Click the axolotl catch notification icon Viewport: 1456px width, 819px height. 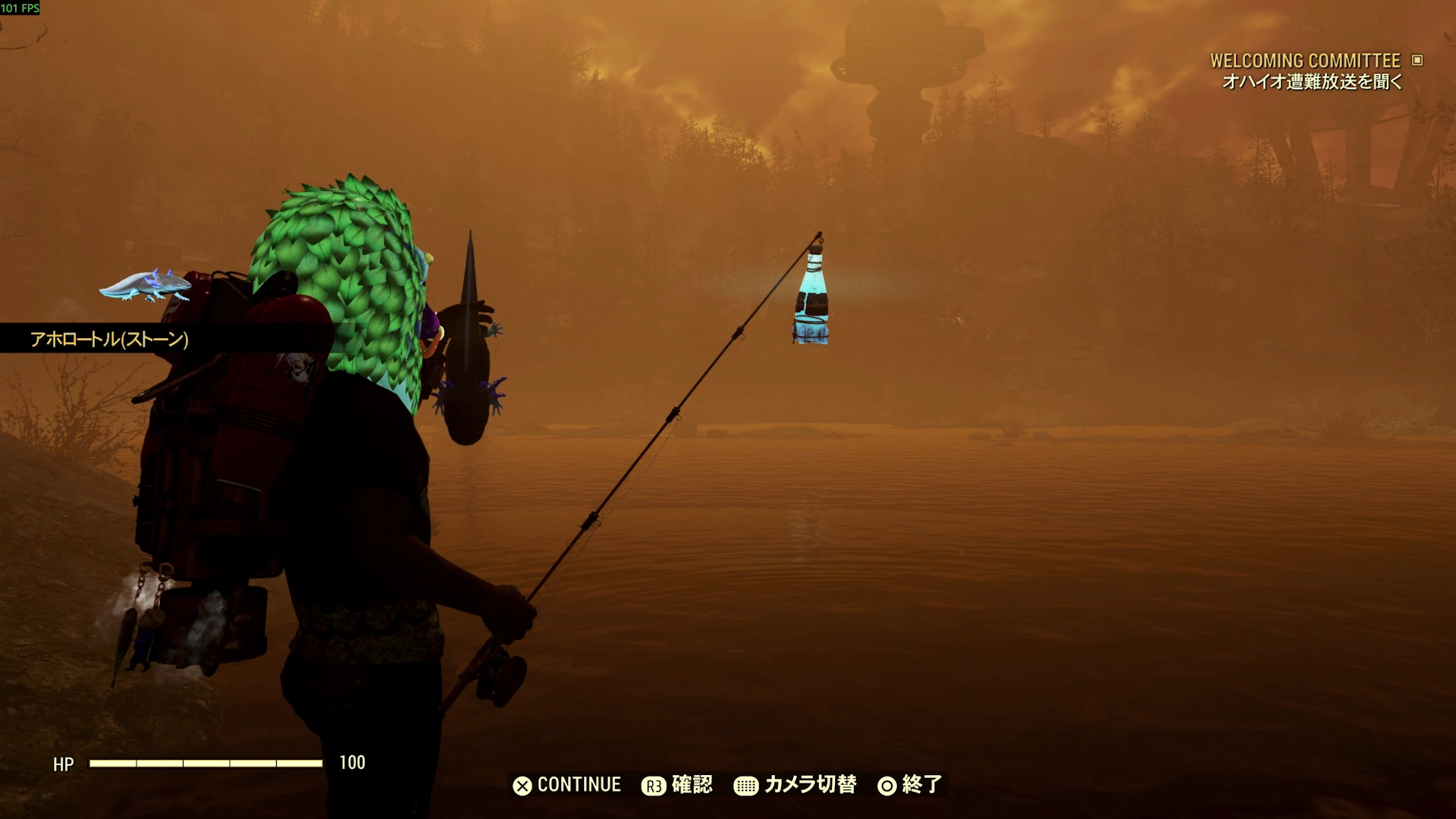coord(145,285)
